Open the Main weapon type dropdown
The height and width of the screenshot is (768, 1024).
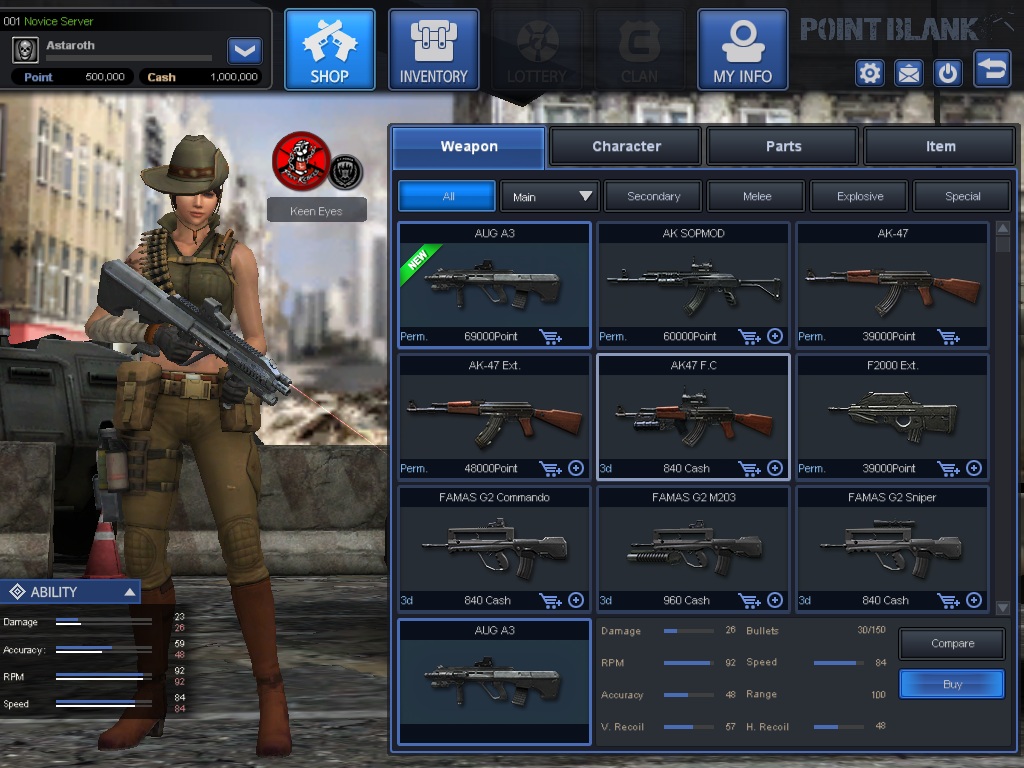(549, 196)
